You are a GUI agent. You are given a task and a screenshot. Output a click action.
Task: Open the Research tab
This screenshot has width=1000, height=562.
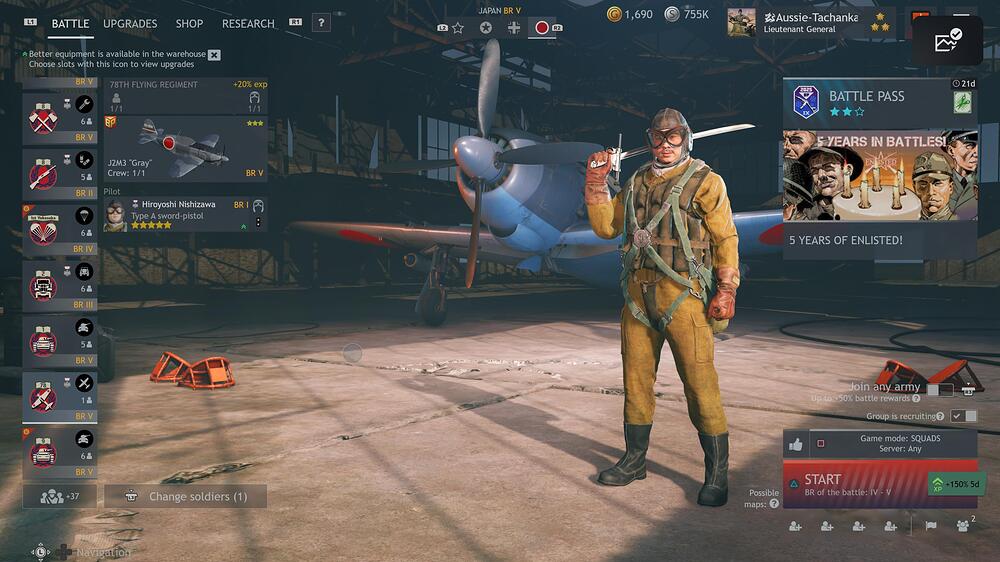[249, 23]
